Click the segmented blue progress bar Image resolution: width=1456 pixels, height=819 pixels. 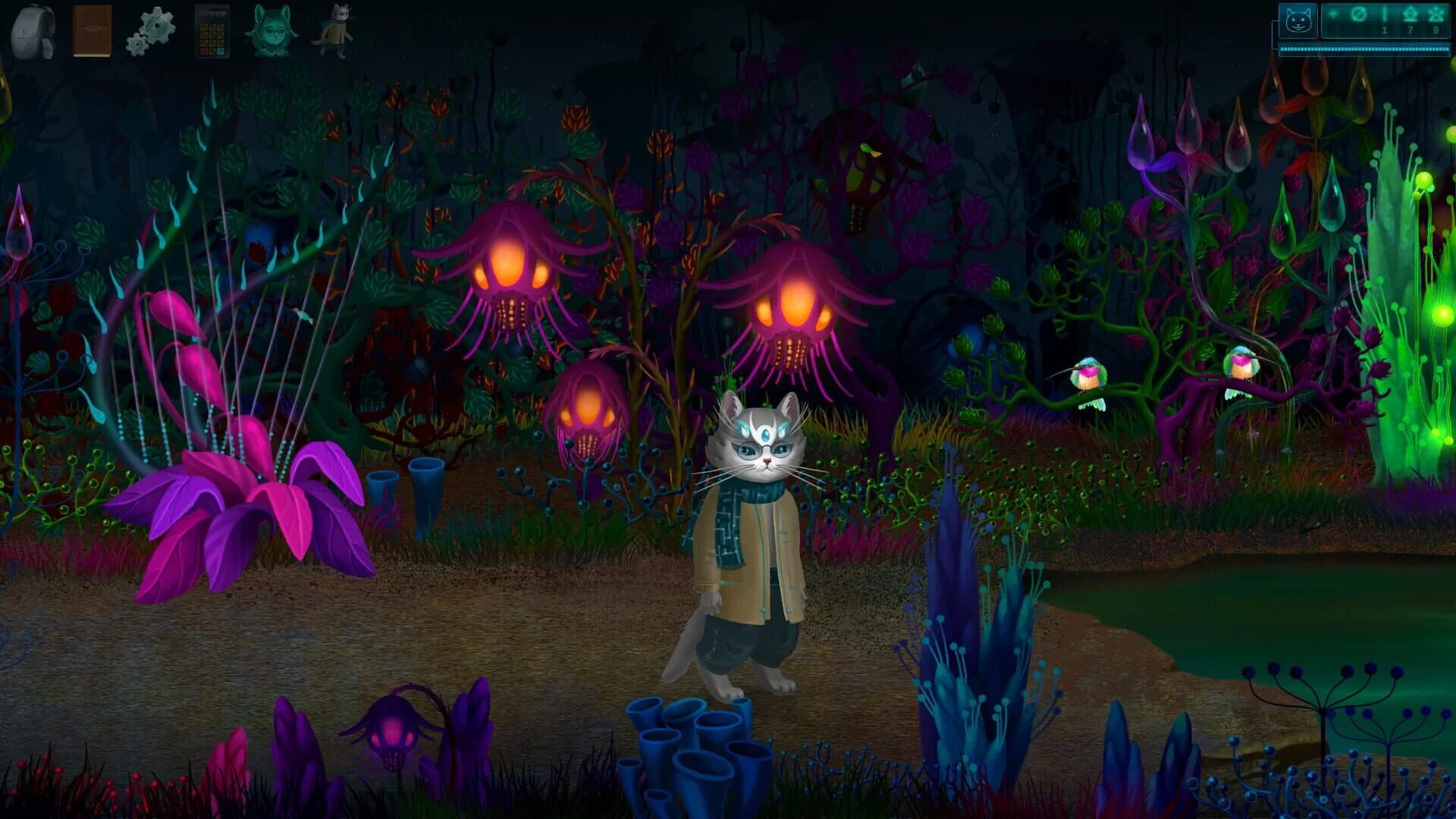tap(1365, 49)
